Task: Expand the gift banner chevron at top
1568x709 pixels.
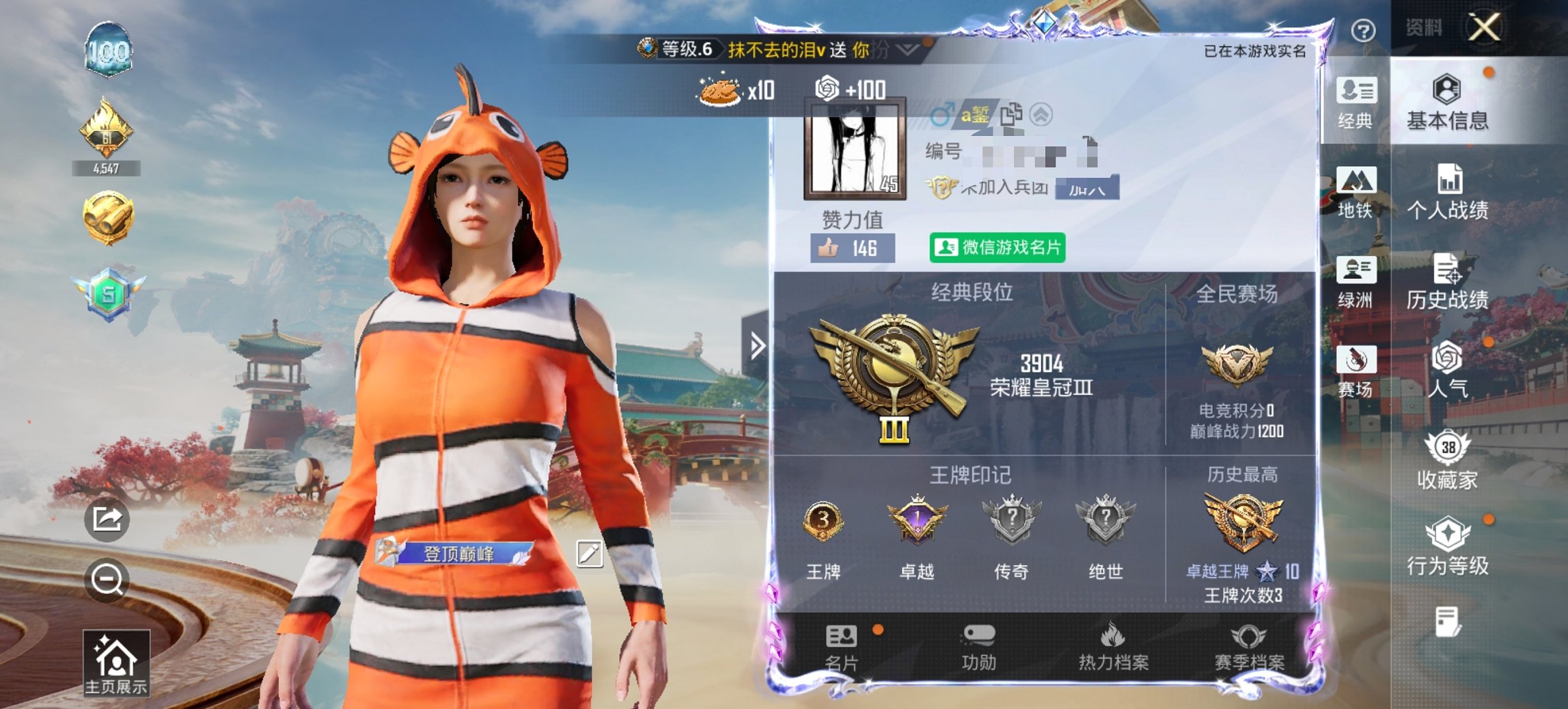Action: 906,49
